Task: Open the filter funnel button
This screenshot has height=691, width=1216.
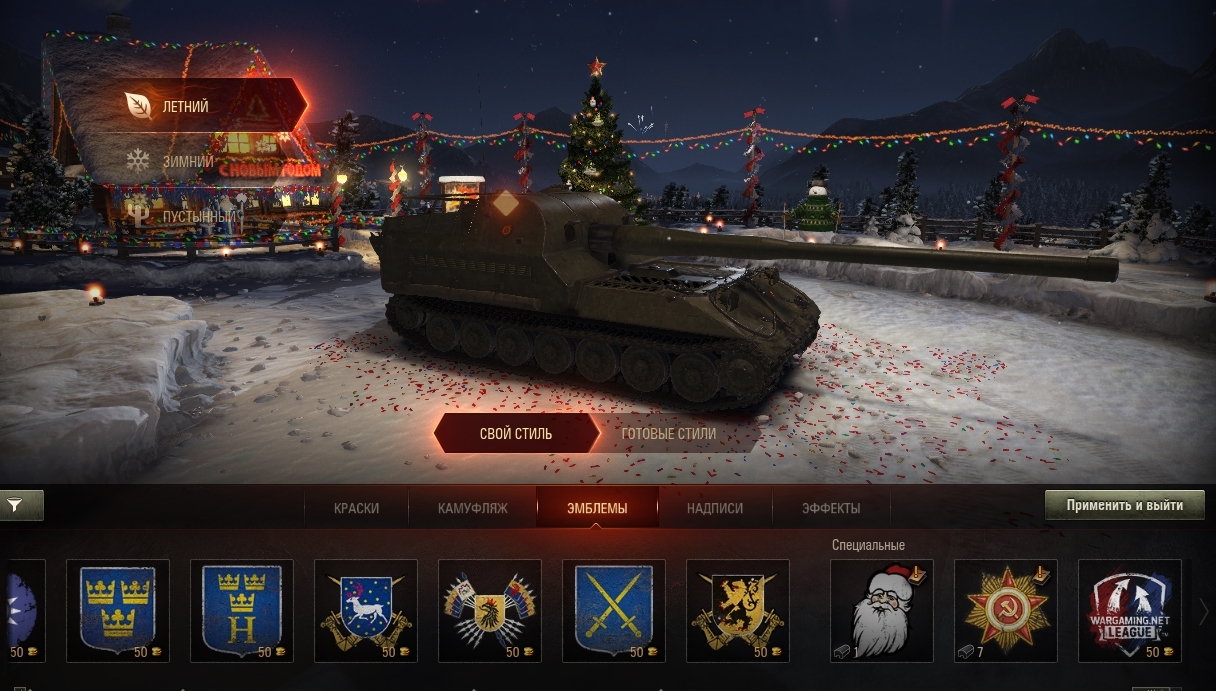Action: pyautogui.click(x=16, y=506)
